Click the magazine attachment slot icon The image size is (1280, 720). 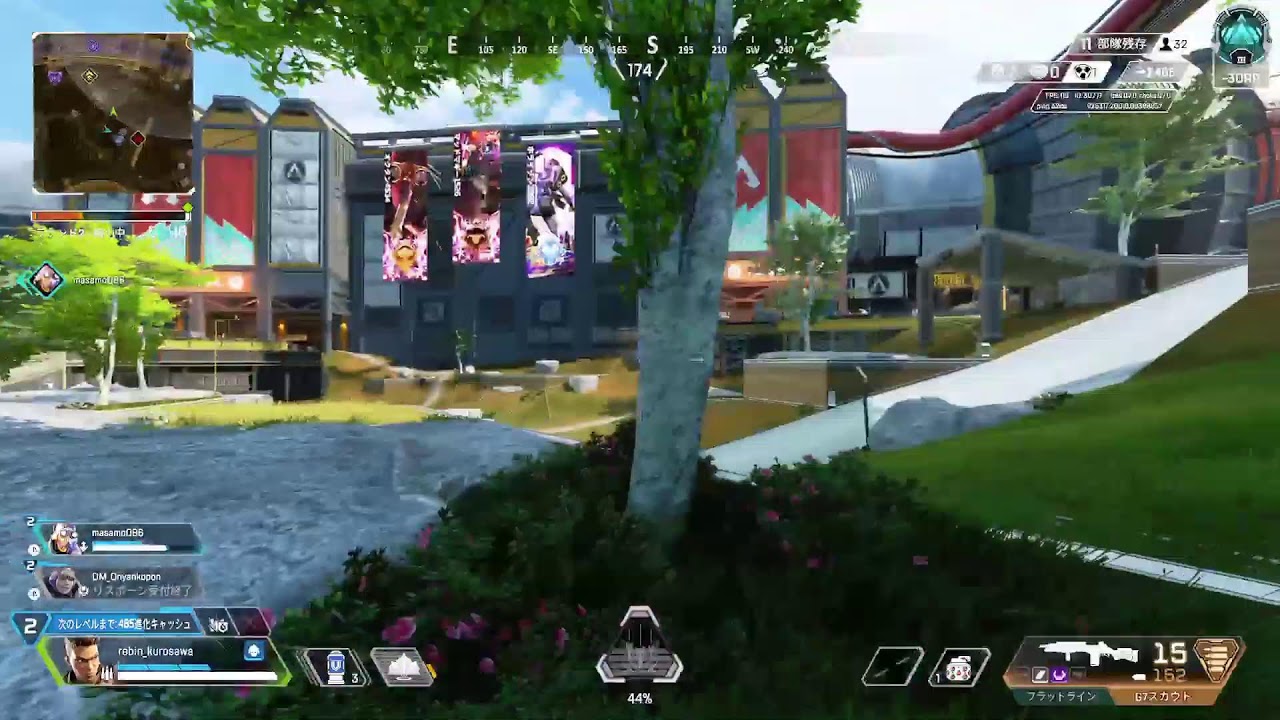point(1039,674)
